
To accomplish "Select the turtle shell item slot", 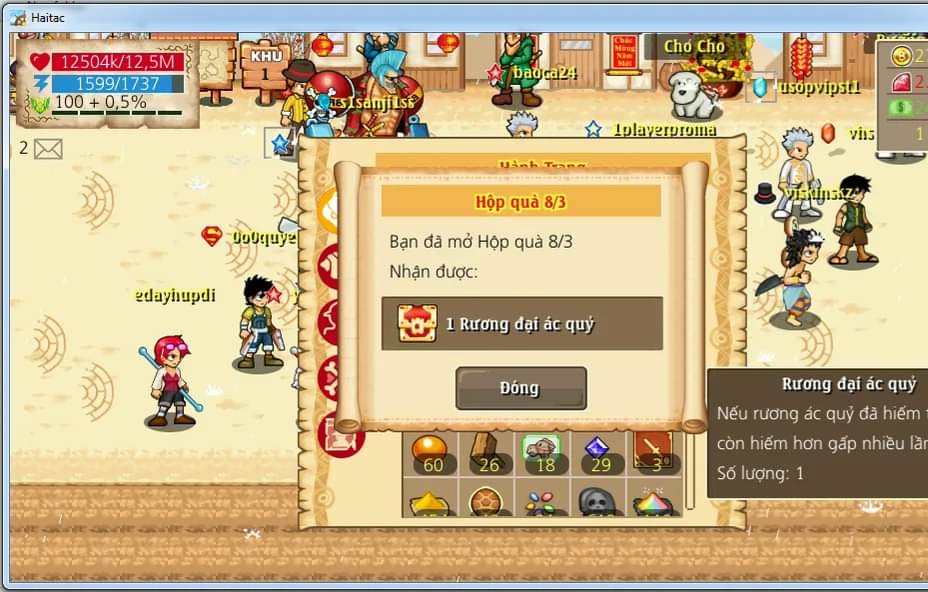I will click(x=487, y=502).
